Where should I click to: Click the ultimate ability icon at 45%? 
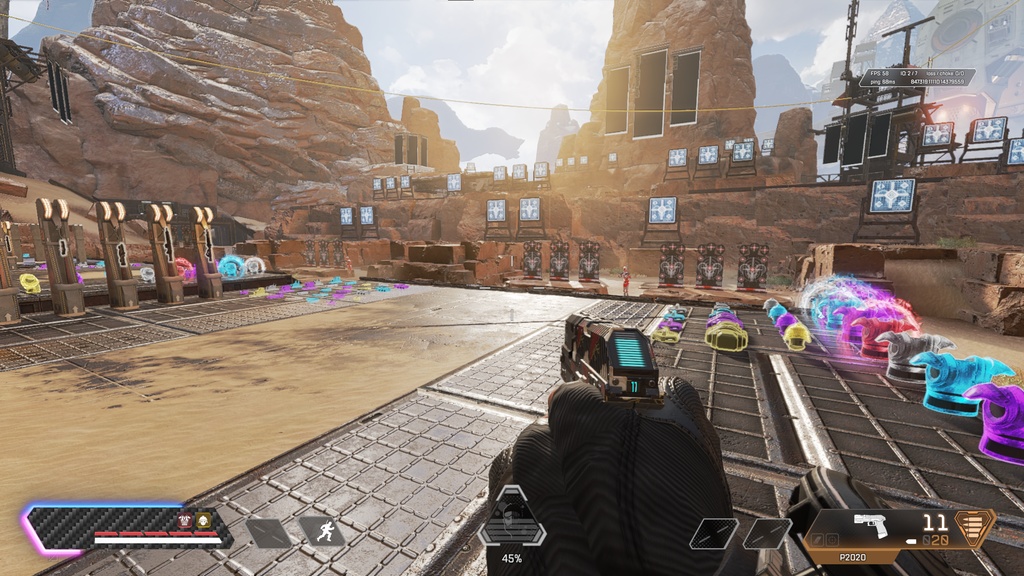pyautogui.click(x=511, y=519)
